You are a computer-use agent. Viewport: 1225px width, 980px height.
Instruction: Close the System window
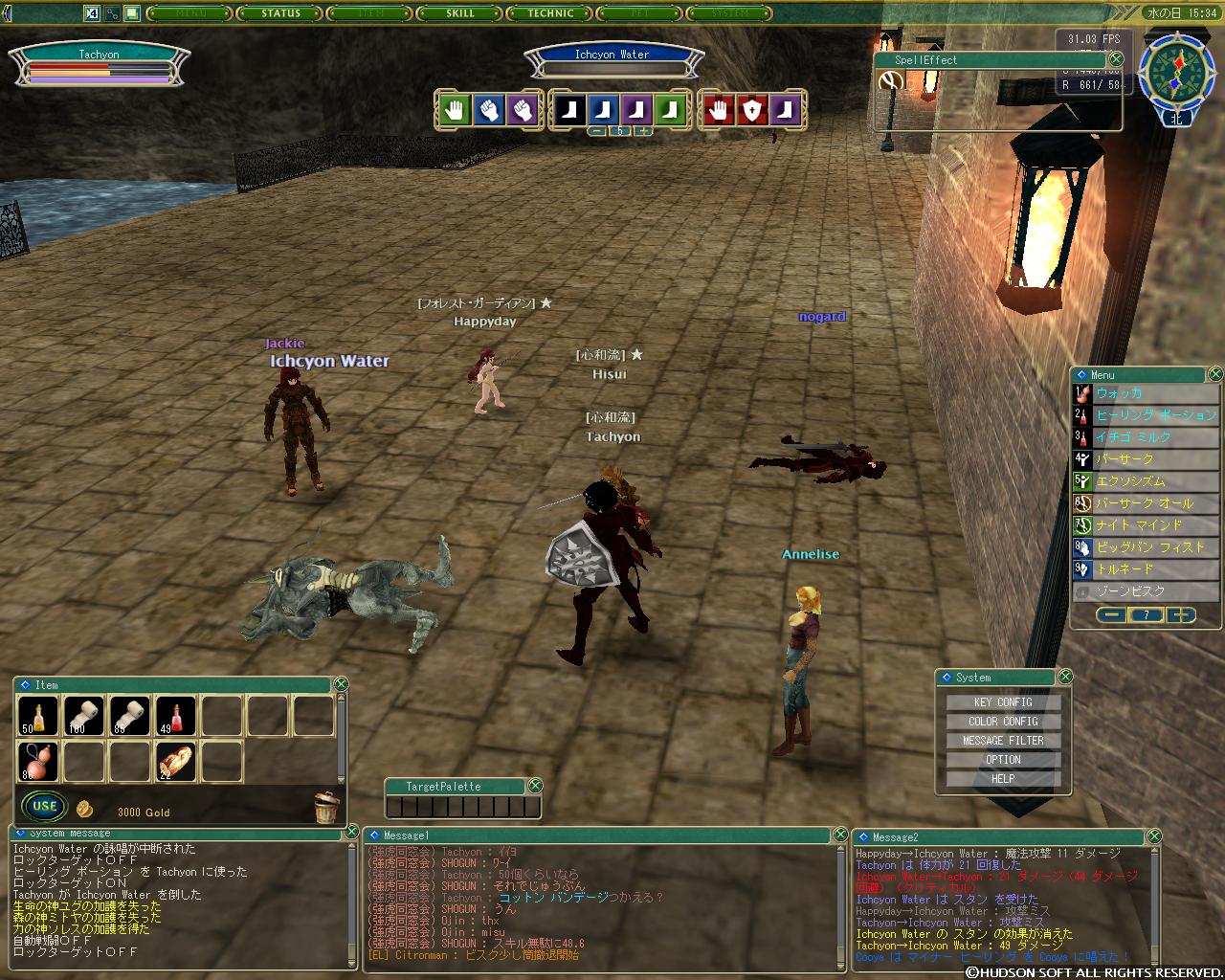1065,677
